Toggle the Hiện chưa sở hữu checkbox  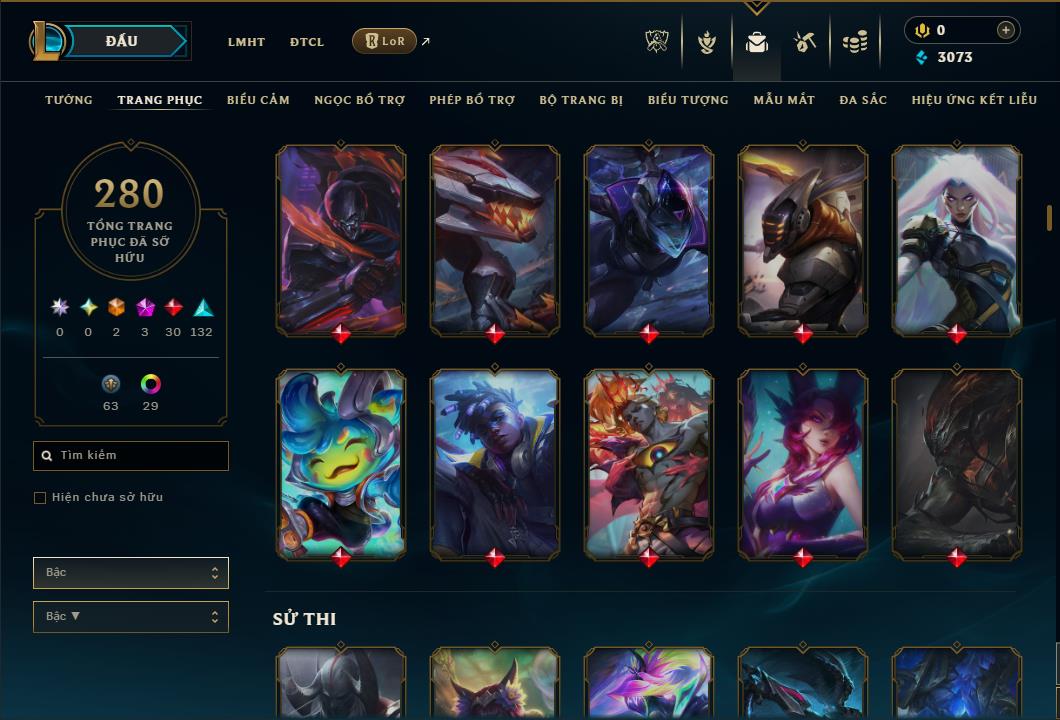click(x=40, y=498)
